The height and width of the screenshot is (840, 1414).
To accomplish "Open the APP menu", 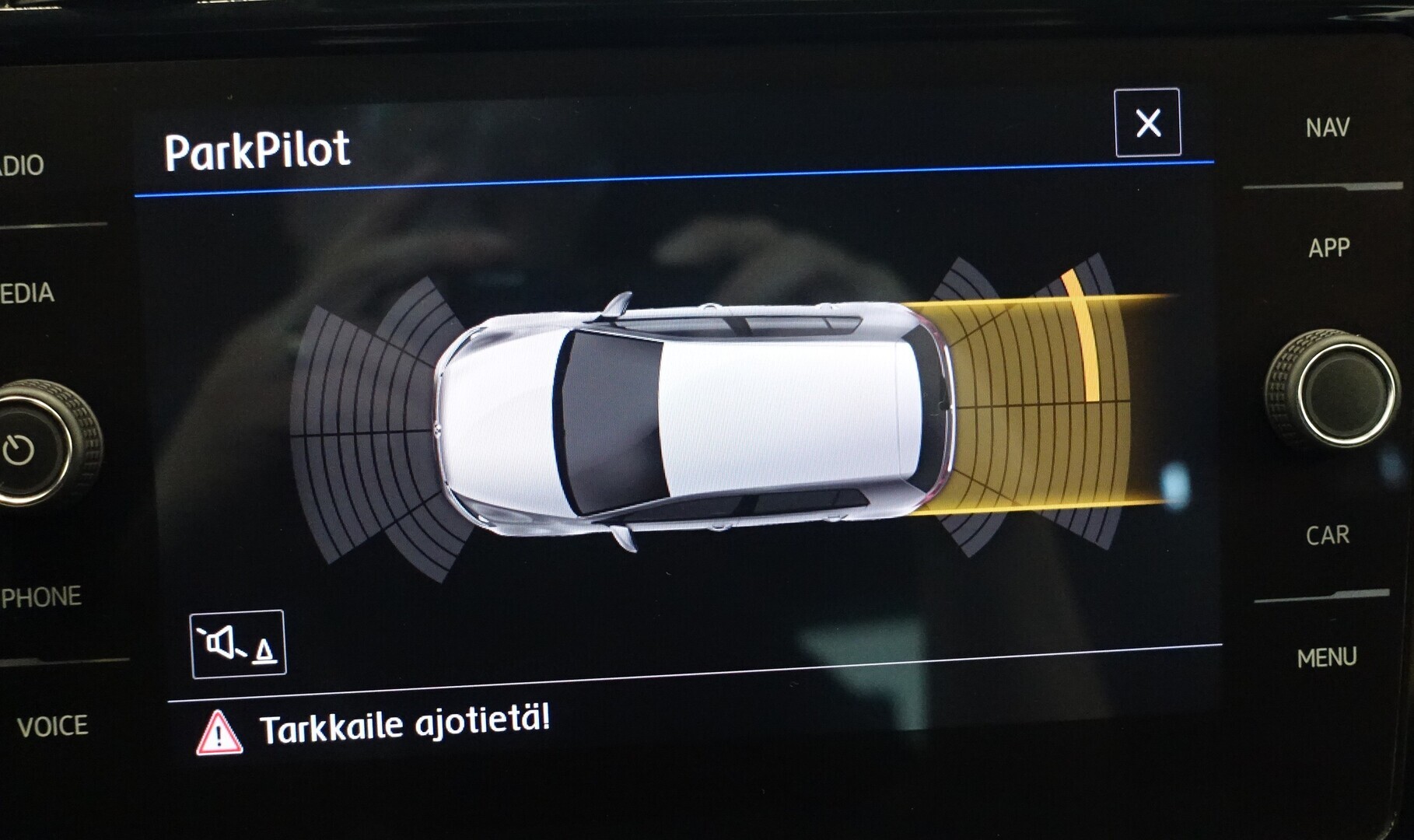I will 1328,248.
